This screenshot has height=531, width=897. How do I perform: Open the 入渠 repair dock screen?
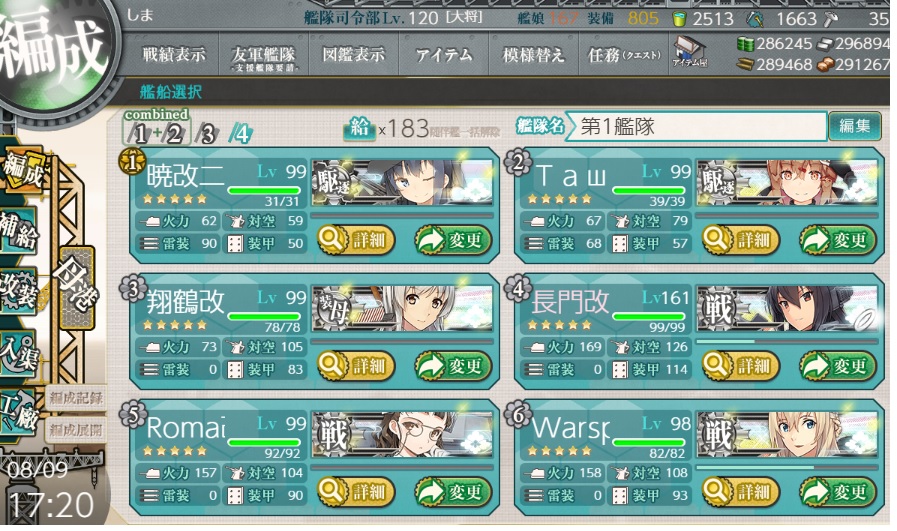point(20,355)
